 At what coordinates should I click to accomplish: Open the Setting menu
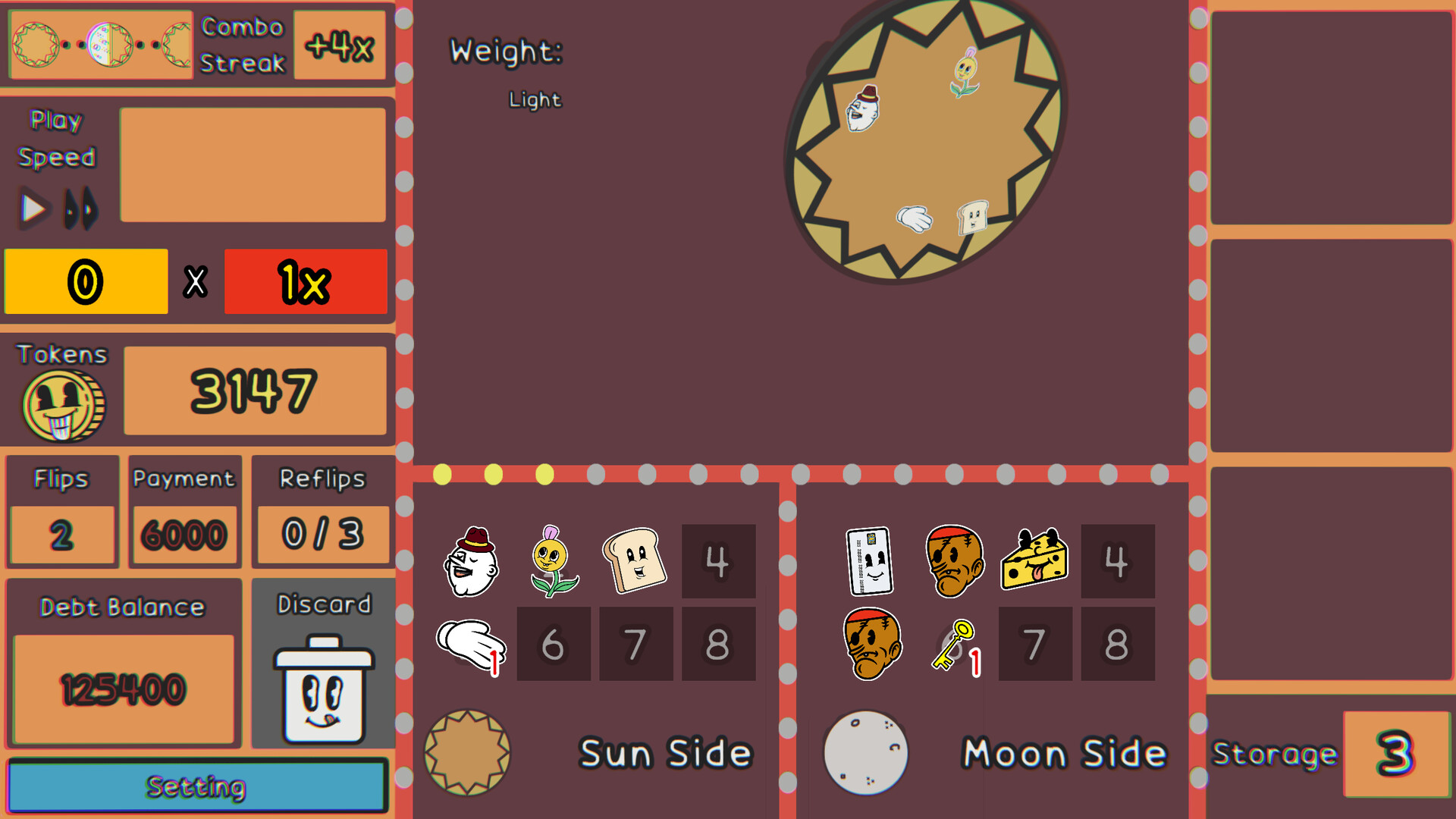point(196,786)
